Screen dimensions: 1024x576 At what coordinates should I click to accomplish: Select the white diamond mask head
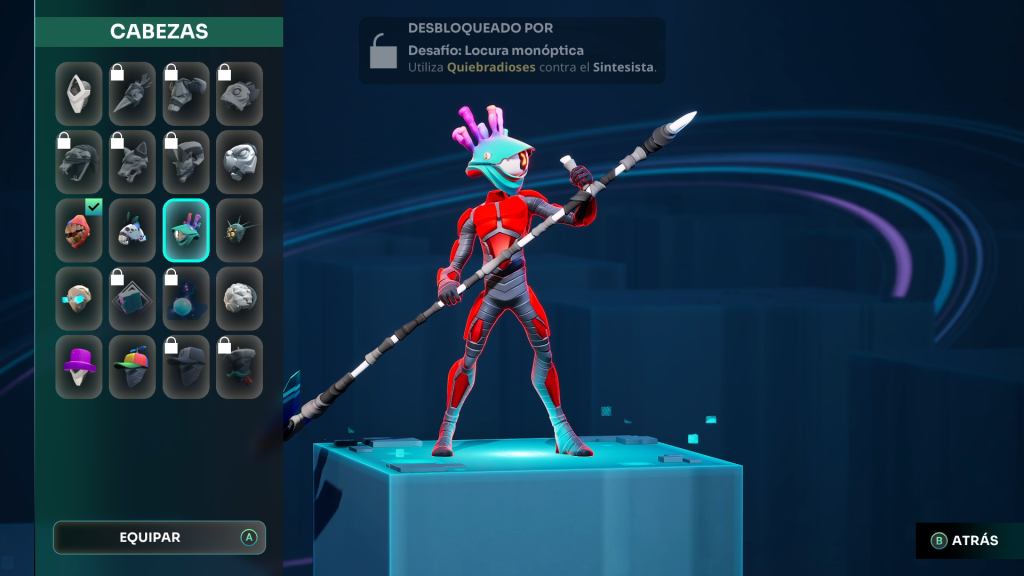coord(79,94)
